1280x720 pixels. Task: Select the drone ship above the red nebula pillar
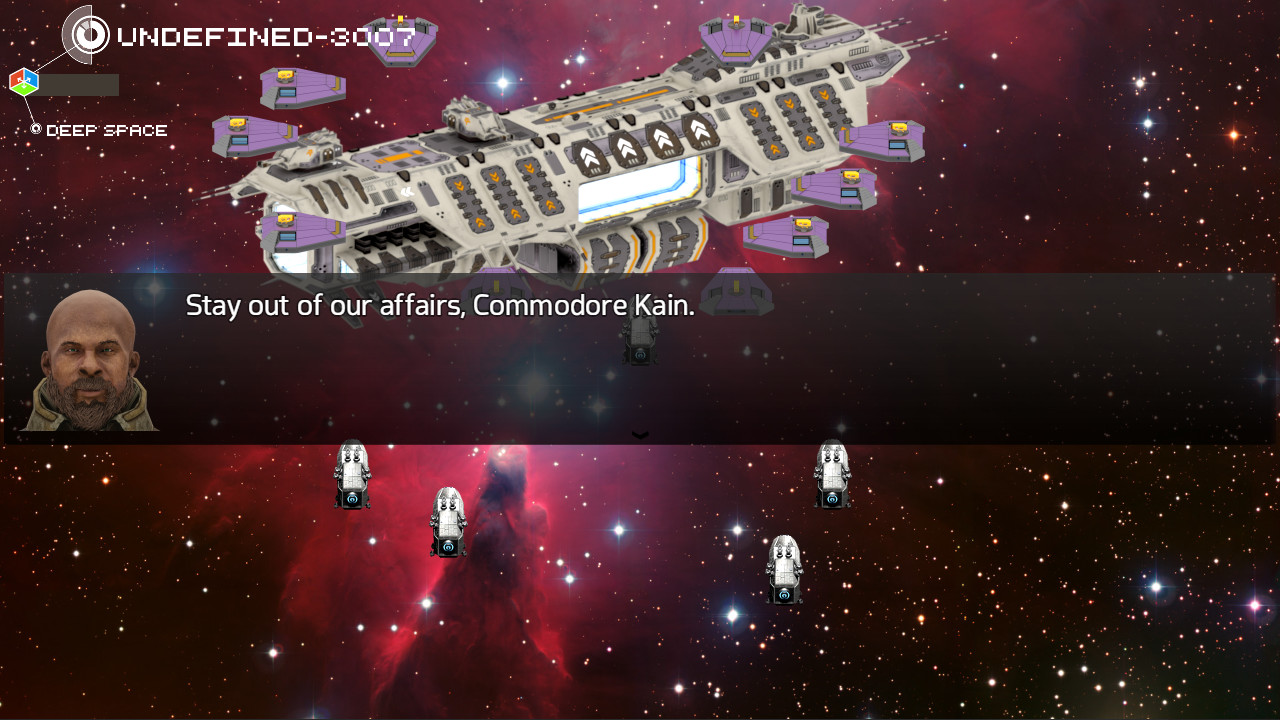[449, 518]
